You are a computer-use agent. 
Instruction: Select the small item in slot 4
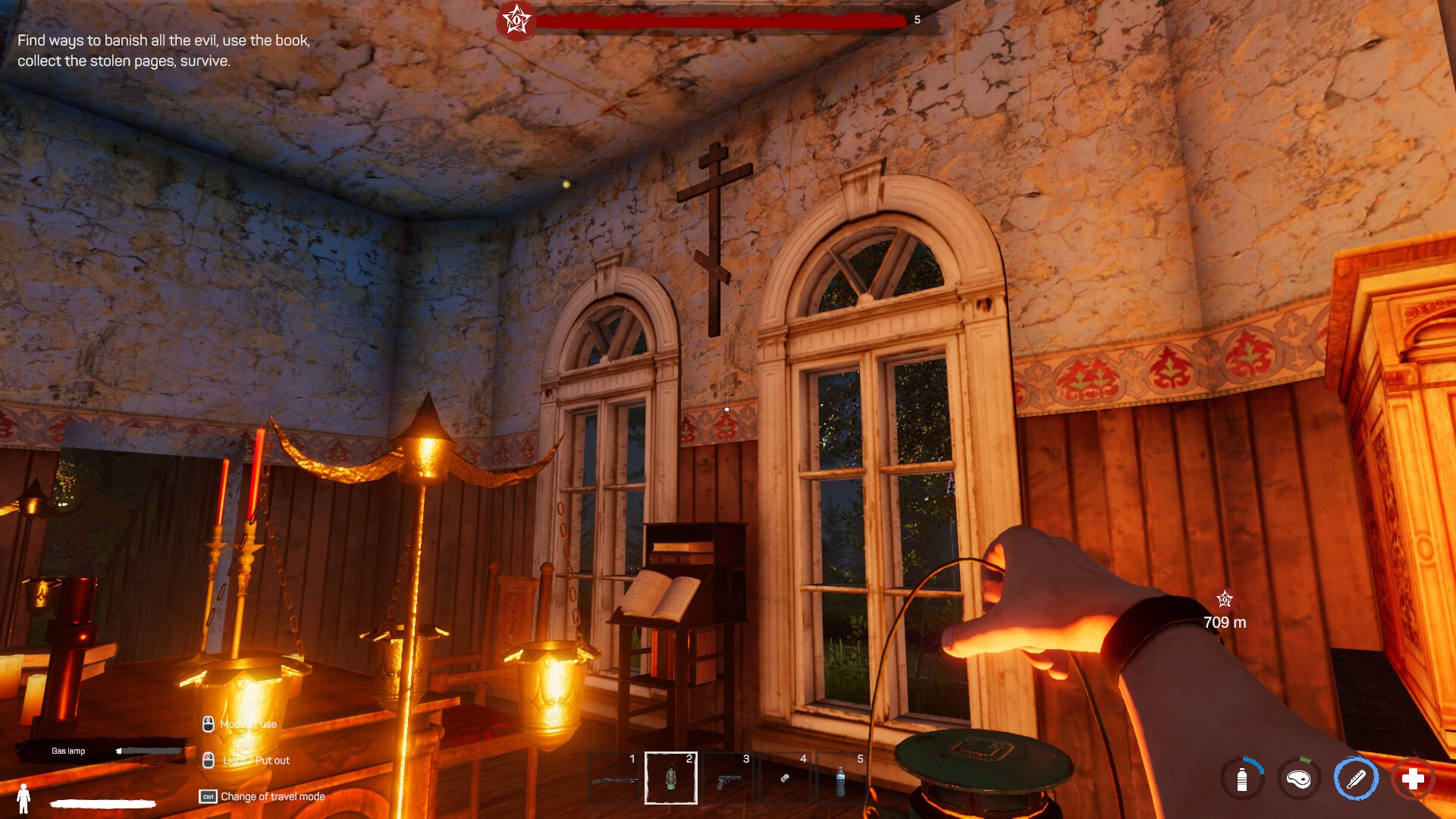coord(785,778)
